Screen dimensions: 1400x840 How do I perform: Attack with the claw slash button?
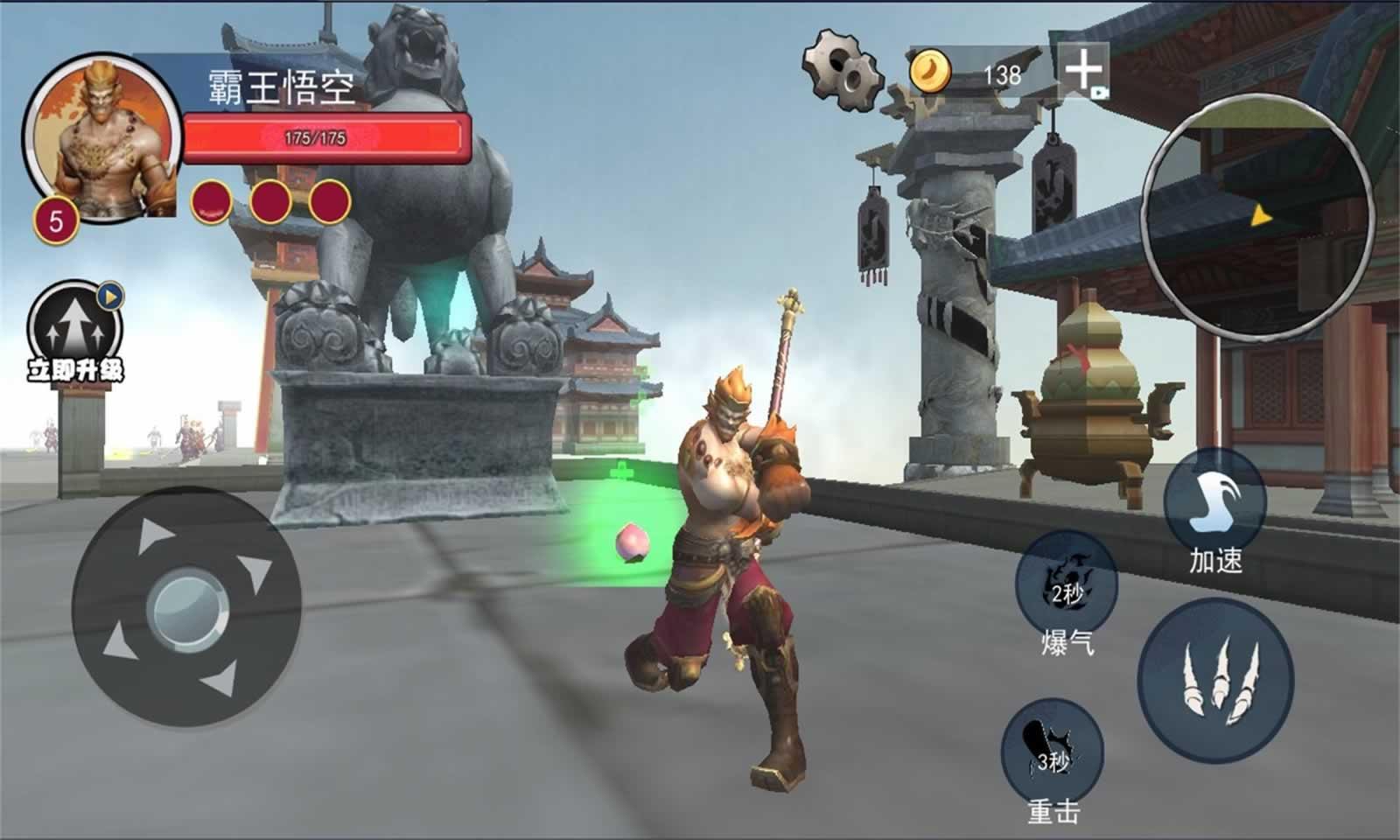(x=1215, y=680)
